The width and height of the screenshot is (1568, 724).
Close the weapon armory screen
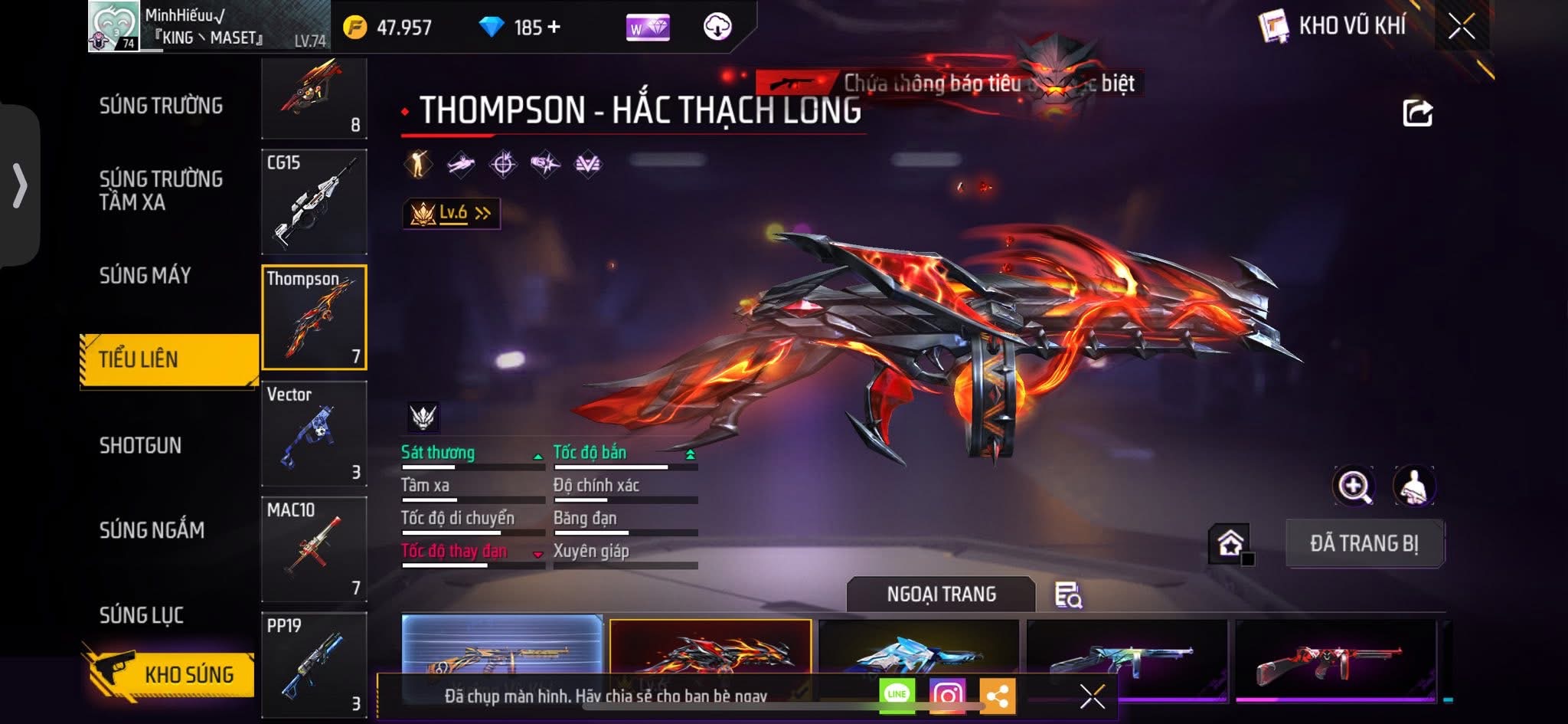click(1461, 27)
